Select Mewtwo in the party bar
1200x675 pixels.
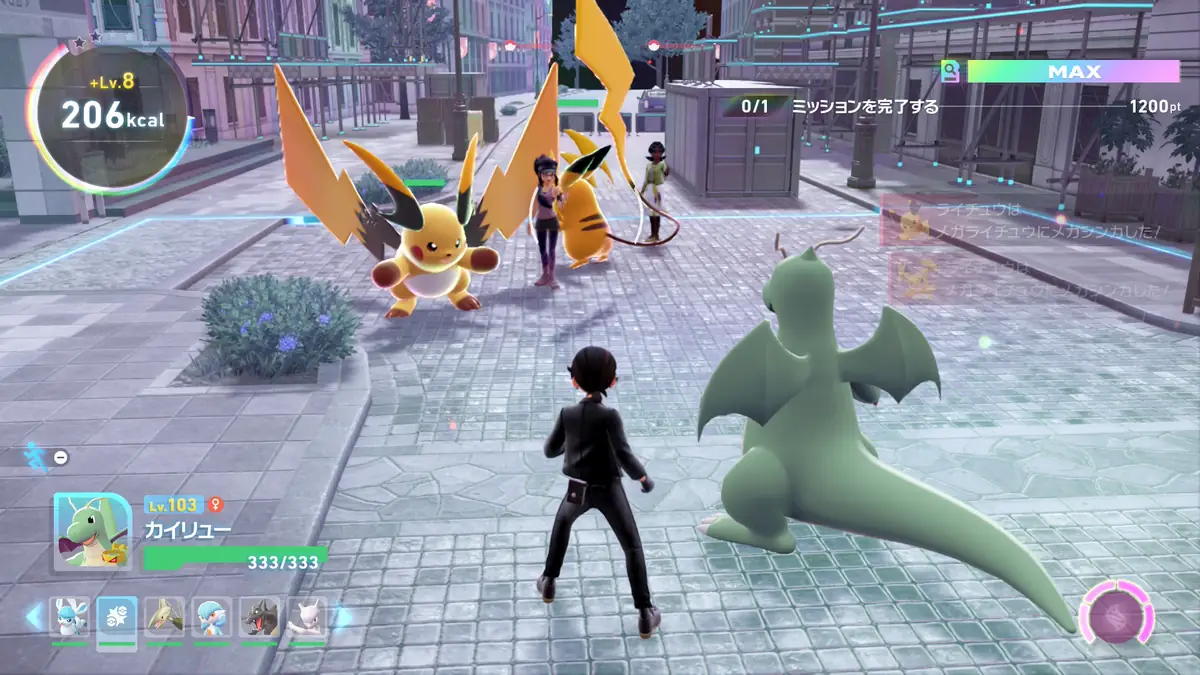(307, 618)
